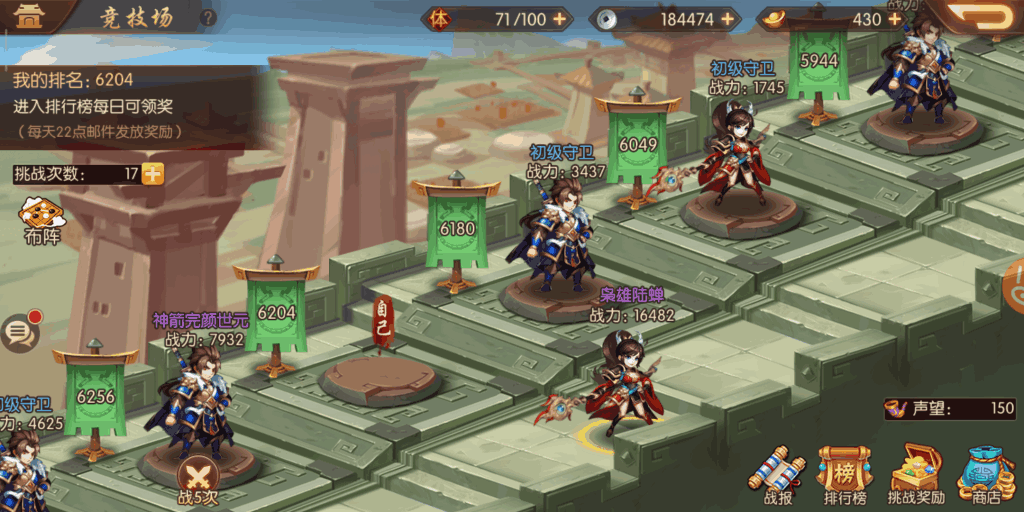Challenge the 初级守卫 with 战力 1745
The width and height of the screenshot is (1024, 512).
738,155
